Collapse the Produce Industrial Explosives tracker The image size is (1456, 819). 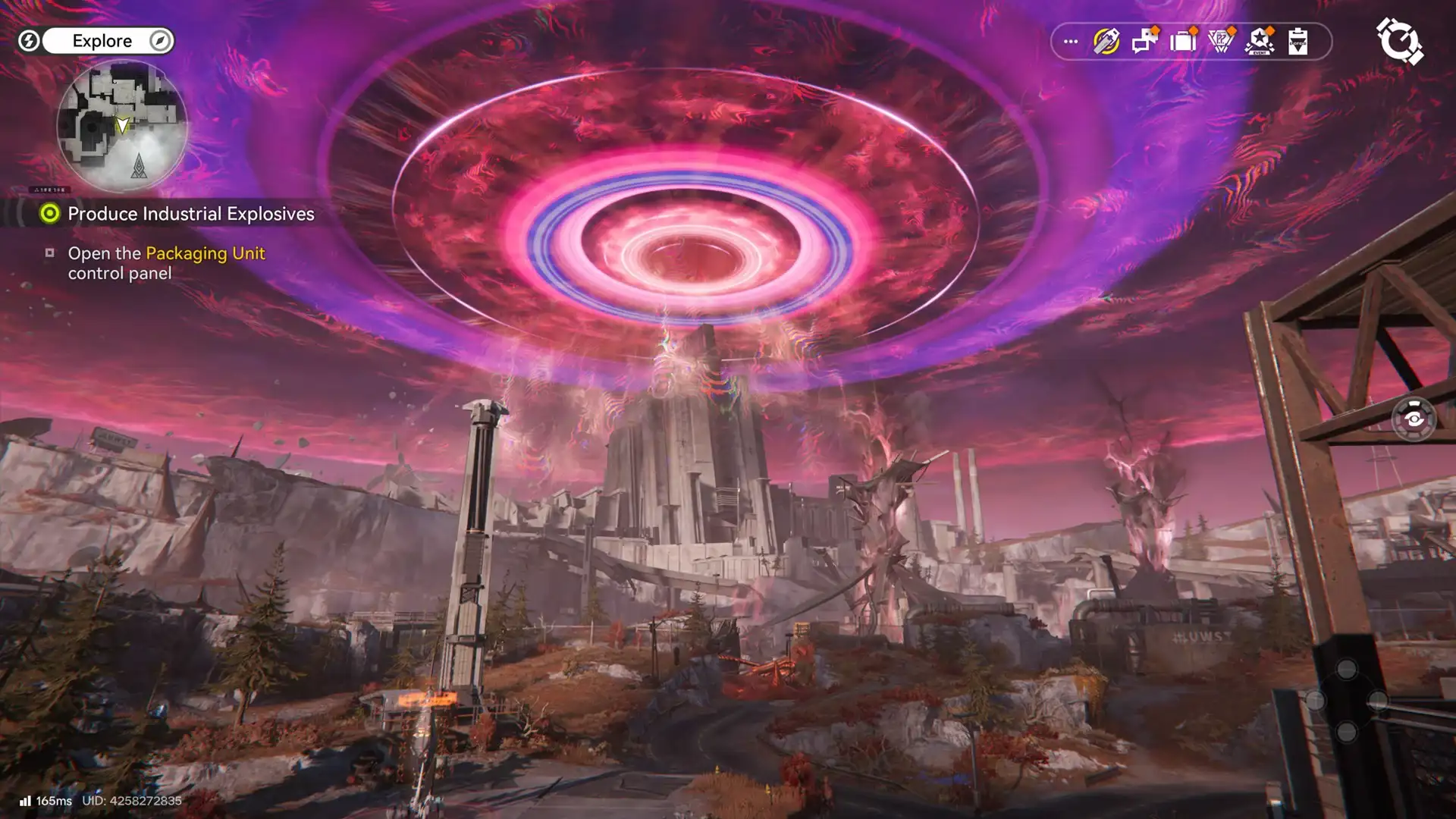point(49,214)
